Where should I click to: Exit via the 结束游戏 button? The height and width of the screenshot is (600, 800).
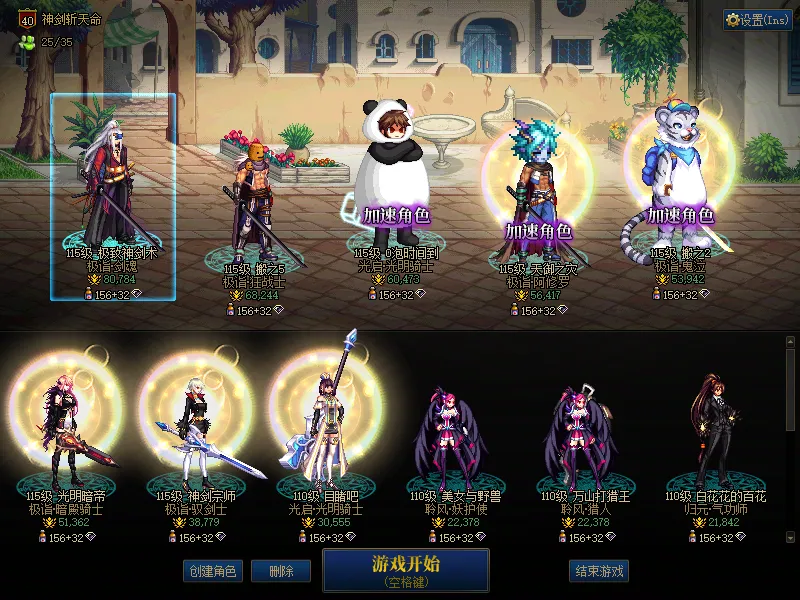click(x=599, y=571)
